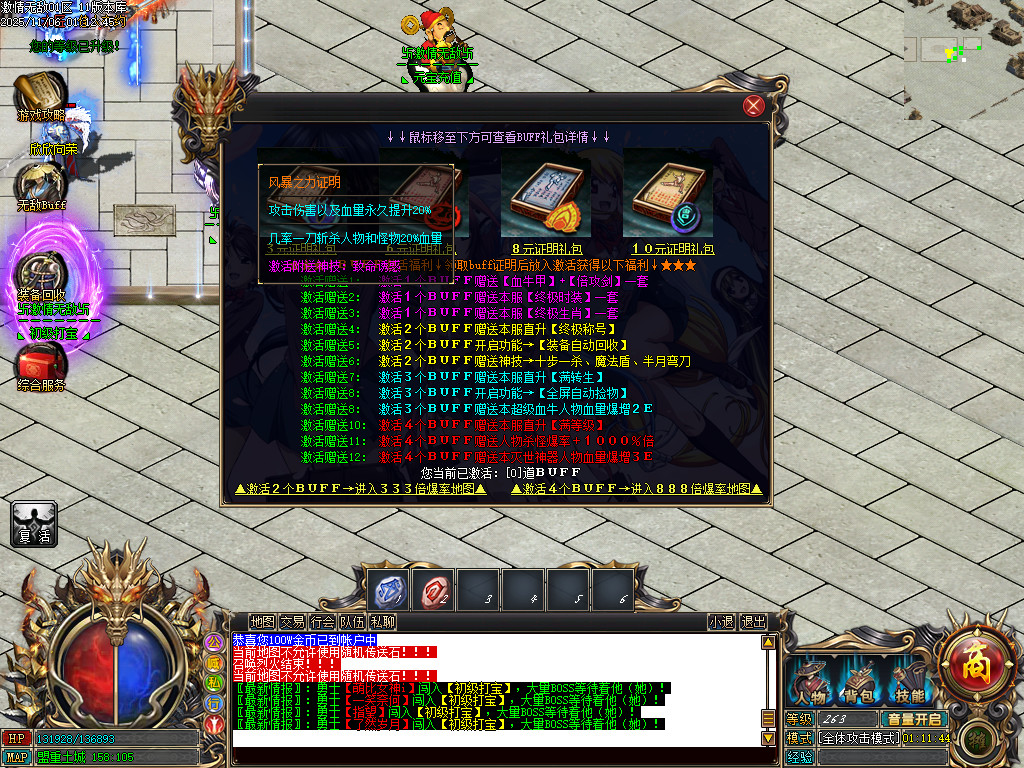The image size is (1024, 768).
Task: Switch to the 私聊 private chat tab
Action: point(383,621)
